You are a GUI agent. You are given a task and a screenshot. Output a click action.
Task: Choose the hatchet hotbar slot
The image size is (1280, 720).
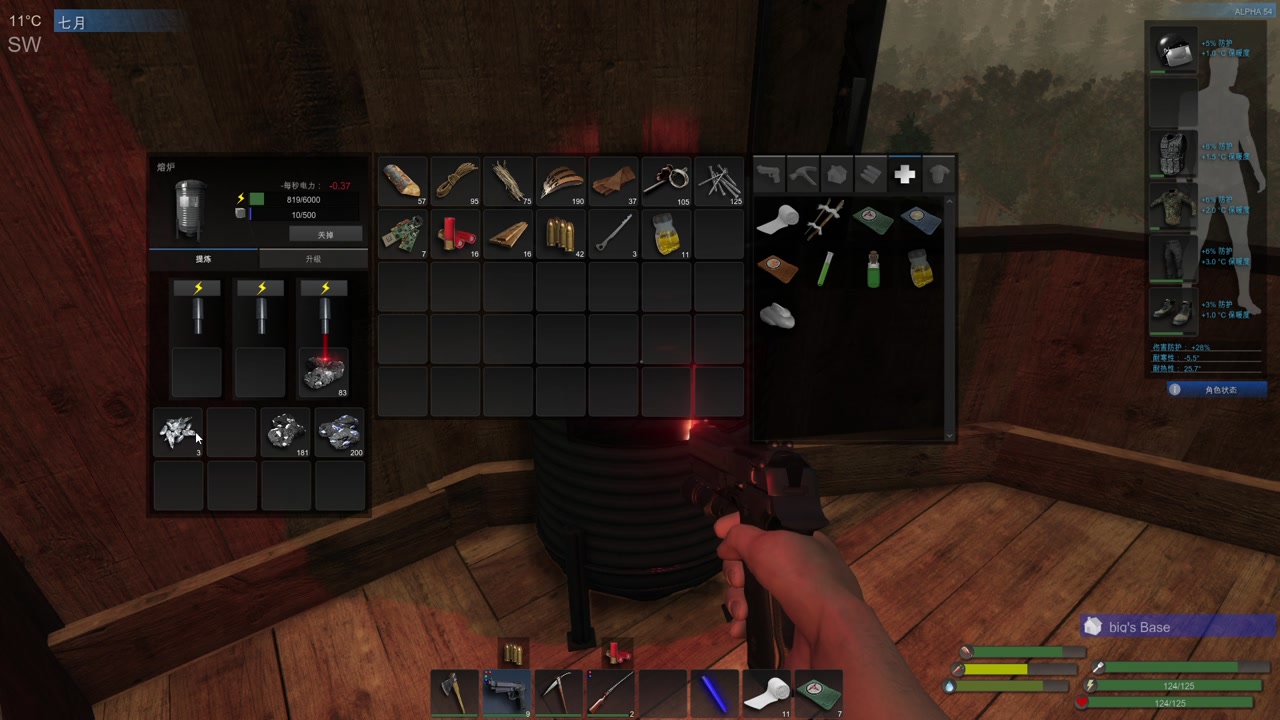coord(454,692)
